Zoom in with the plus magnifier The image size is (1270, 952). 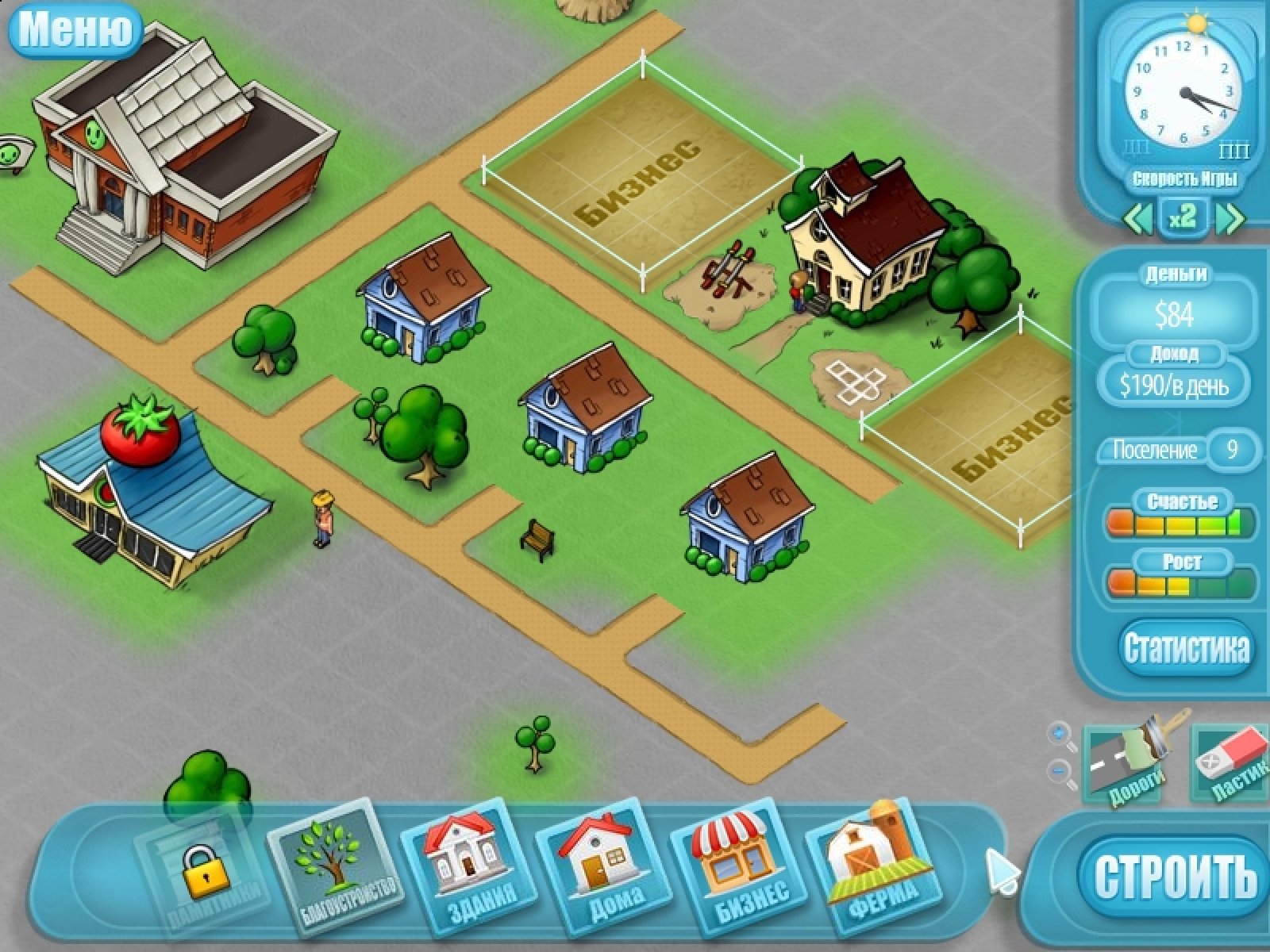1058,734
